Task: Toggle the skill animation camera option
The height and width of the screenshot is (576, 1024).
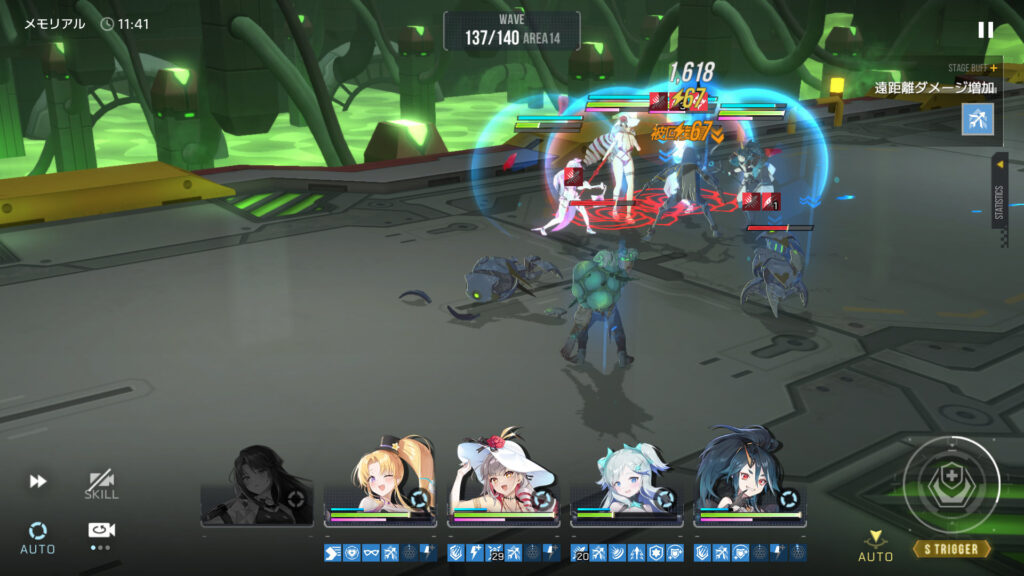Action: [101, 485]
